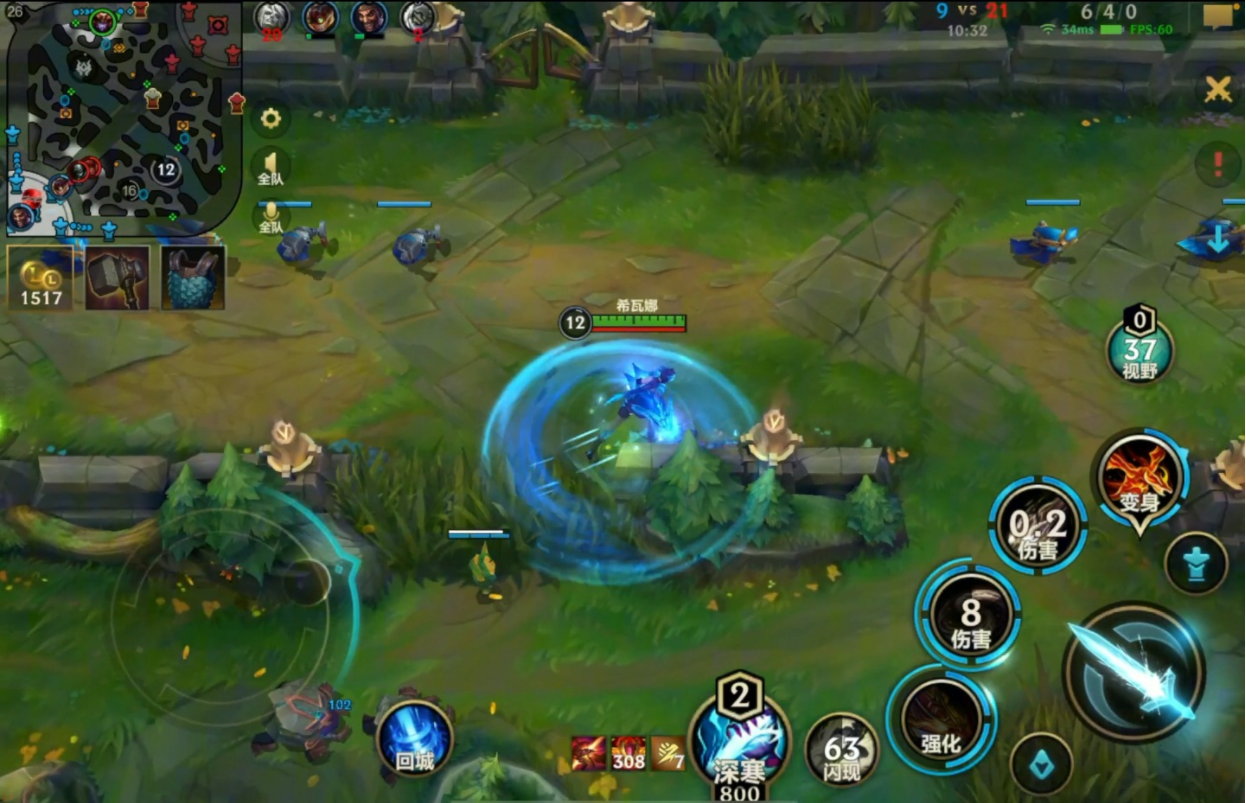Buy the recommended hammer item

117,278
